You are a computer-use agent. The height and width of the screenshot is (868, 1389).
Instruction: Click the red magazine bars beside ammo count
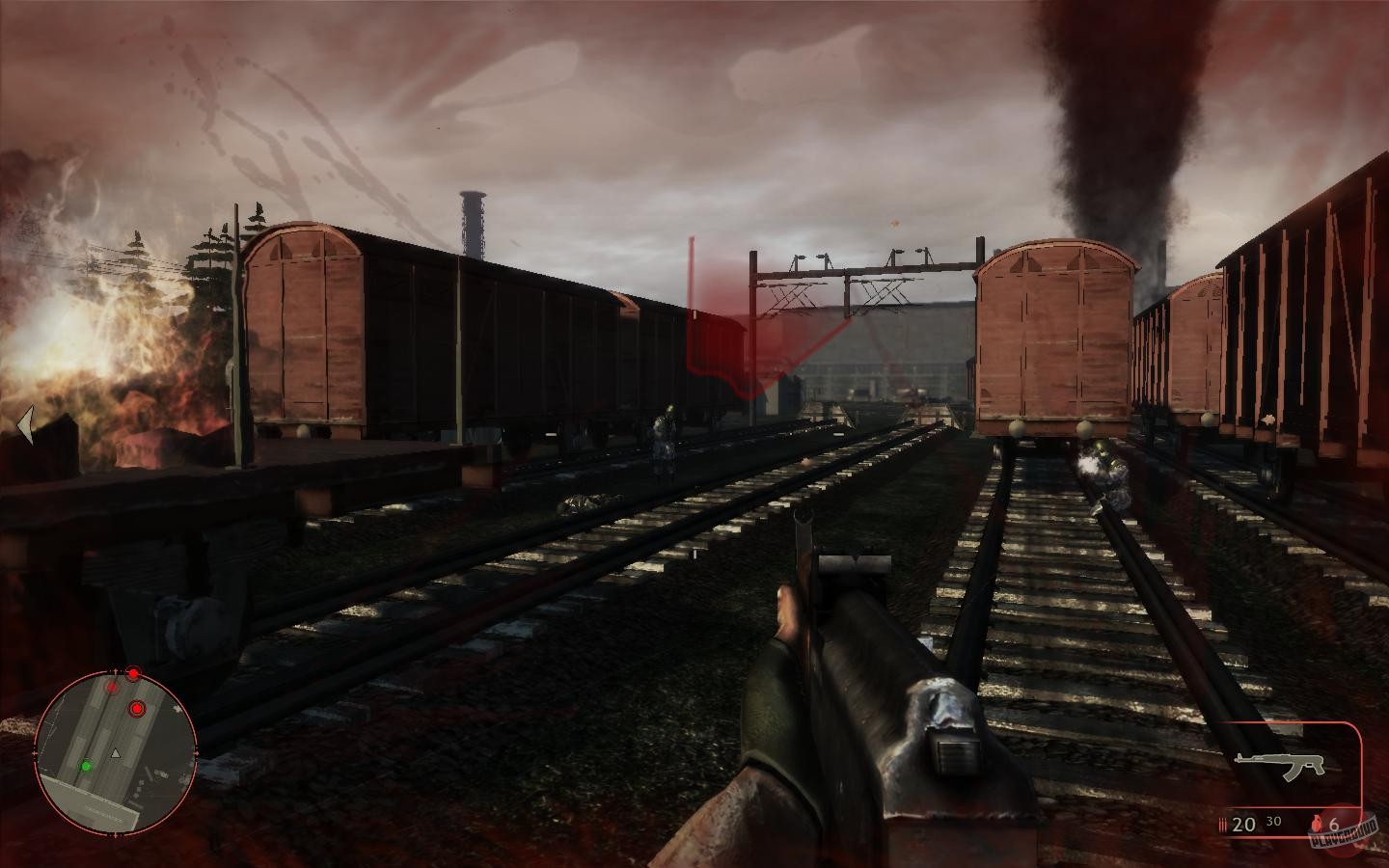coord(1222,824)
